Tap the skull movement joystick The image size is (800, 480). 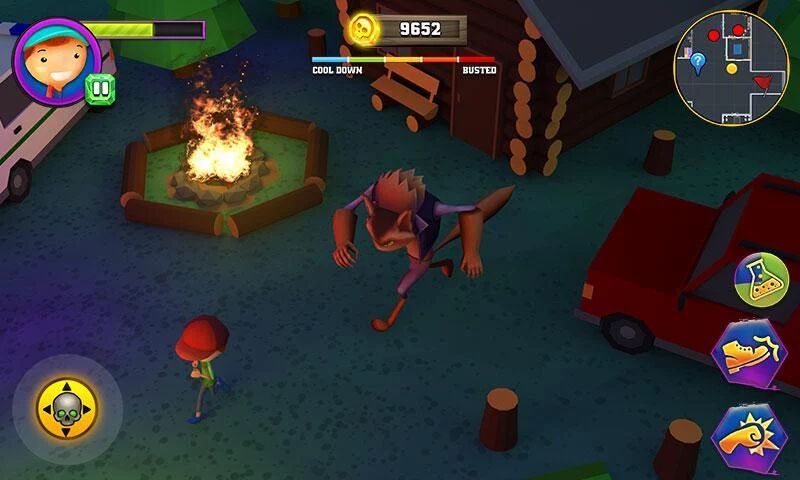67,407
